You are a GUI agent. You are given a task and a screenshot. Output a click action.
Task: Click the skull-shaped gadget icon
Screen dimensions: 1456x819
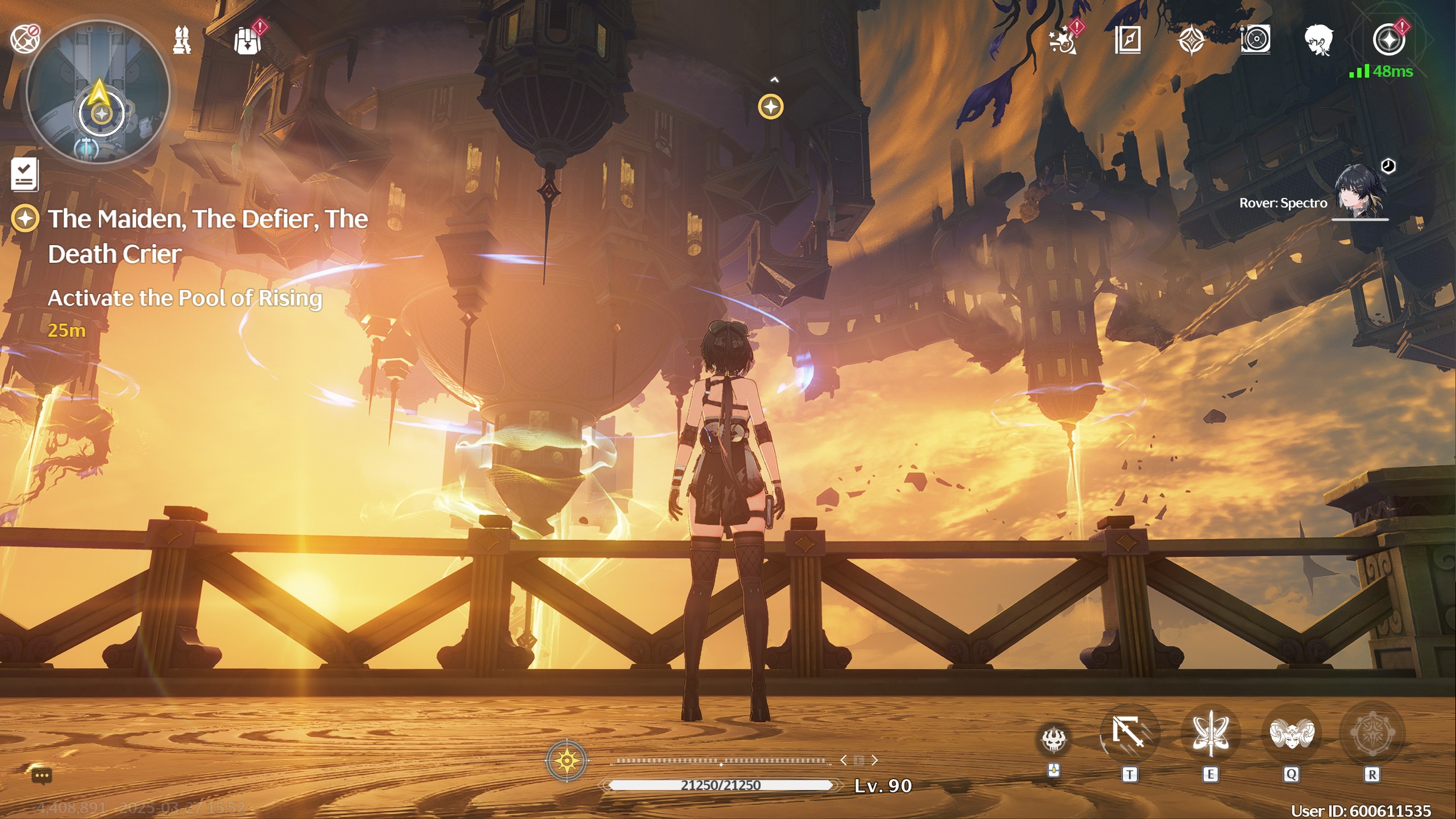(1053, 740)
